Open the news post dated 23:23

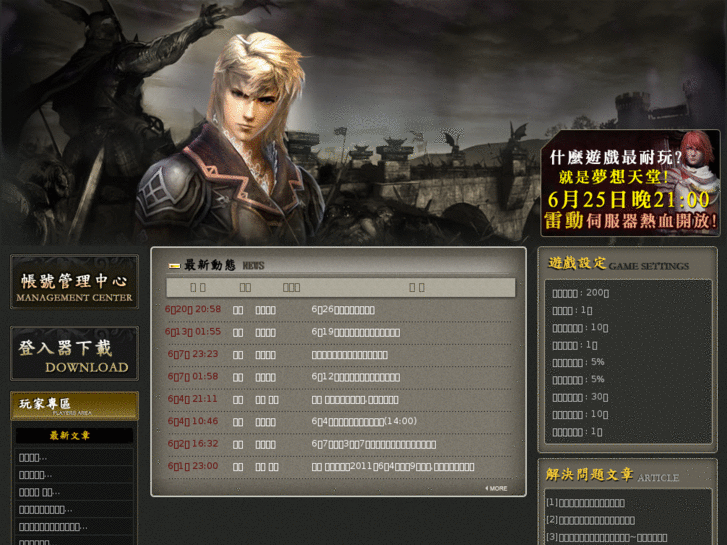click(x=349, y=354)
